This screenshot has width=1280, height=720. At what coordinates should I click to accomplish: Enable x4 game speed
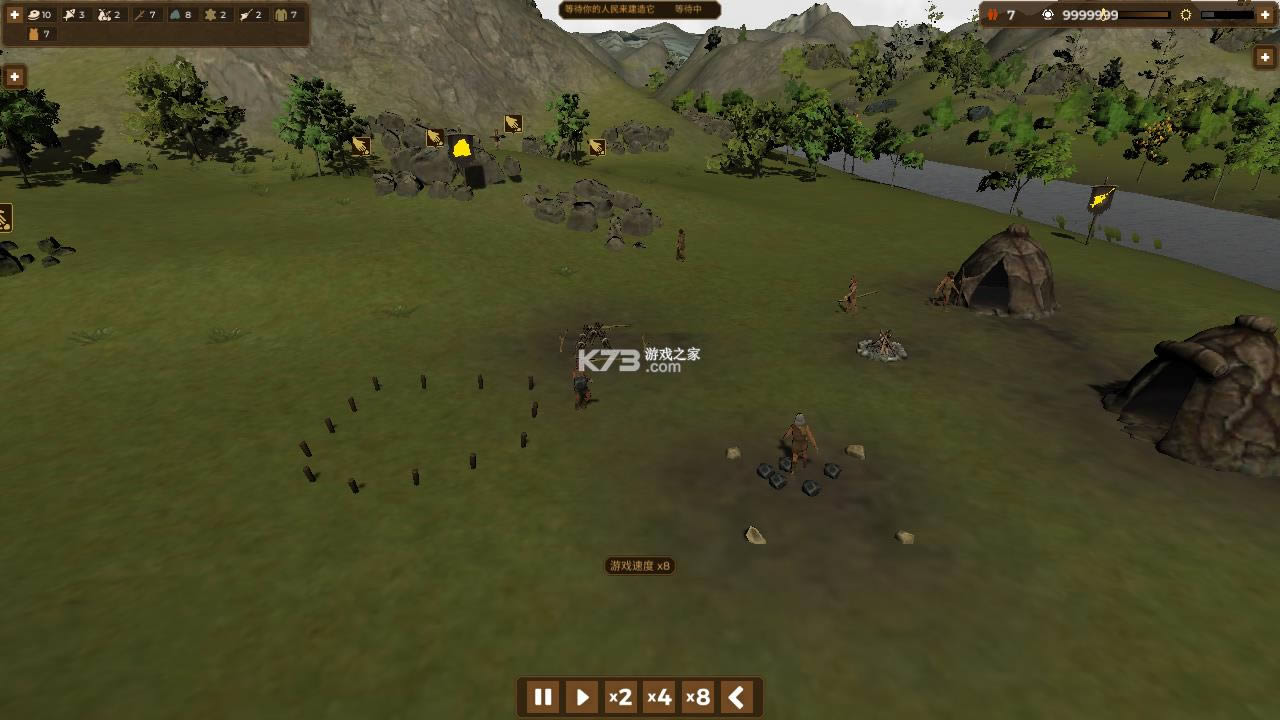click(x=659, y=698)
